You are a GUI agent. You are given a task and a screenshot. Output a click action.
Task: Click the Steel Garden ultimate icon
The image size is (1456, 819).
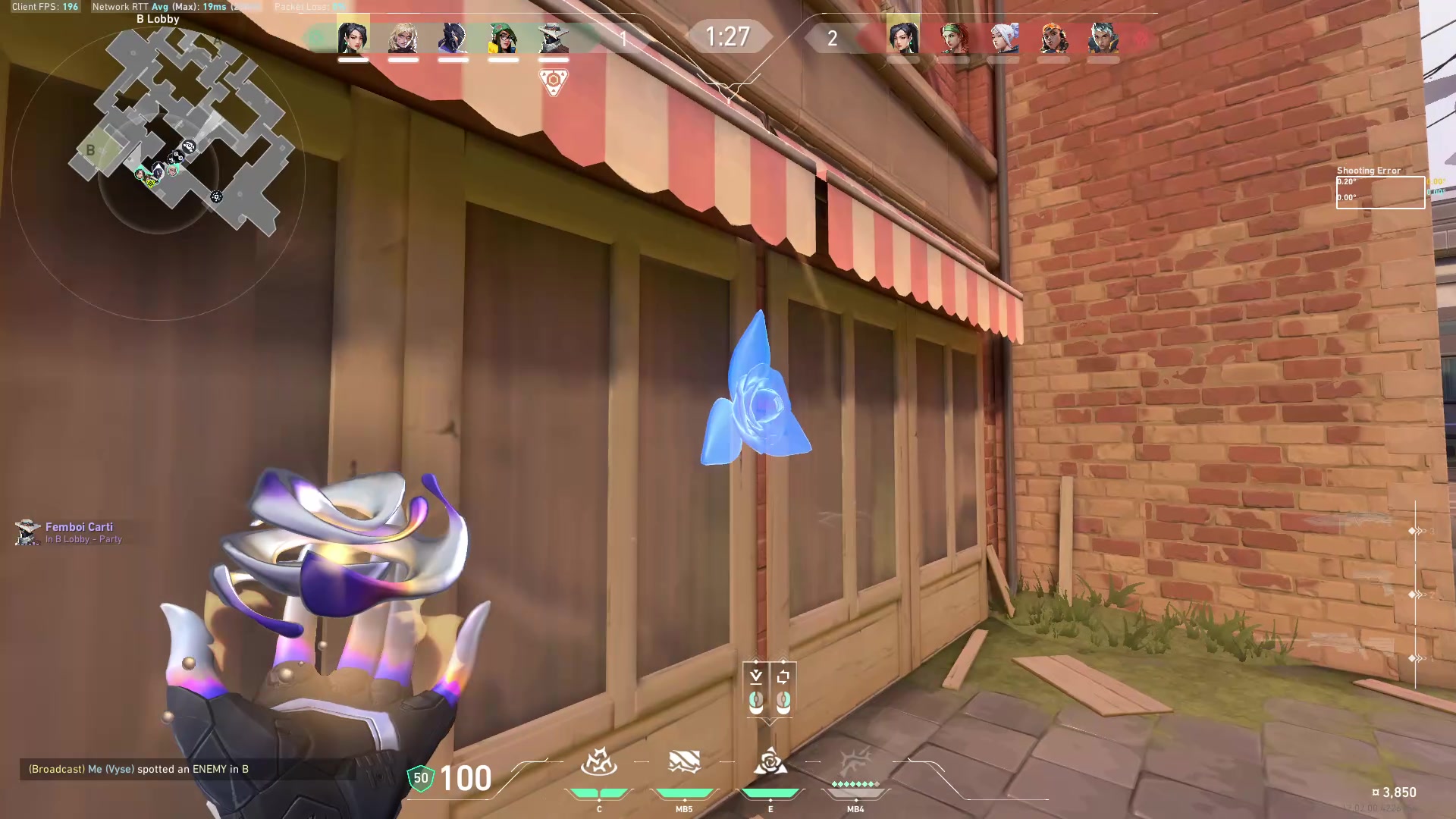tap(855, 762)
